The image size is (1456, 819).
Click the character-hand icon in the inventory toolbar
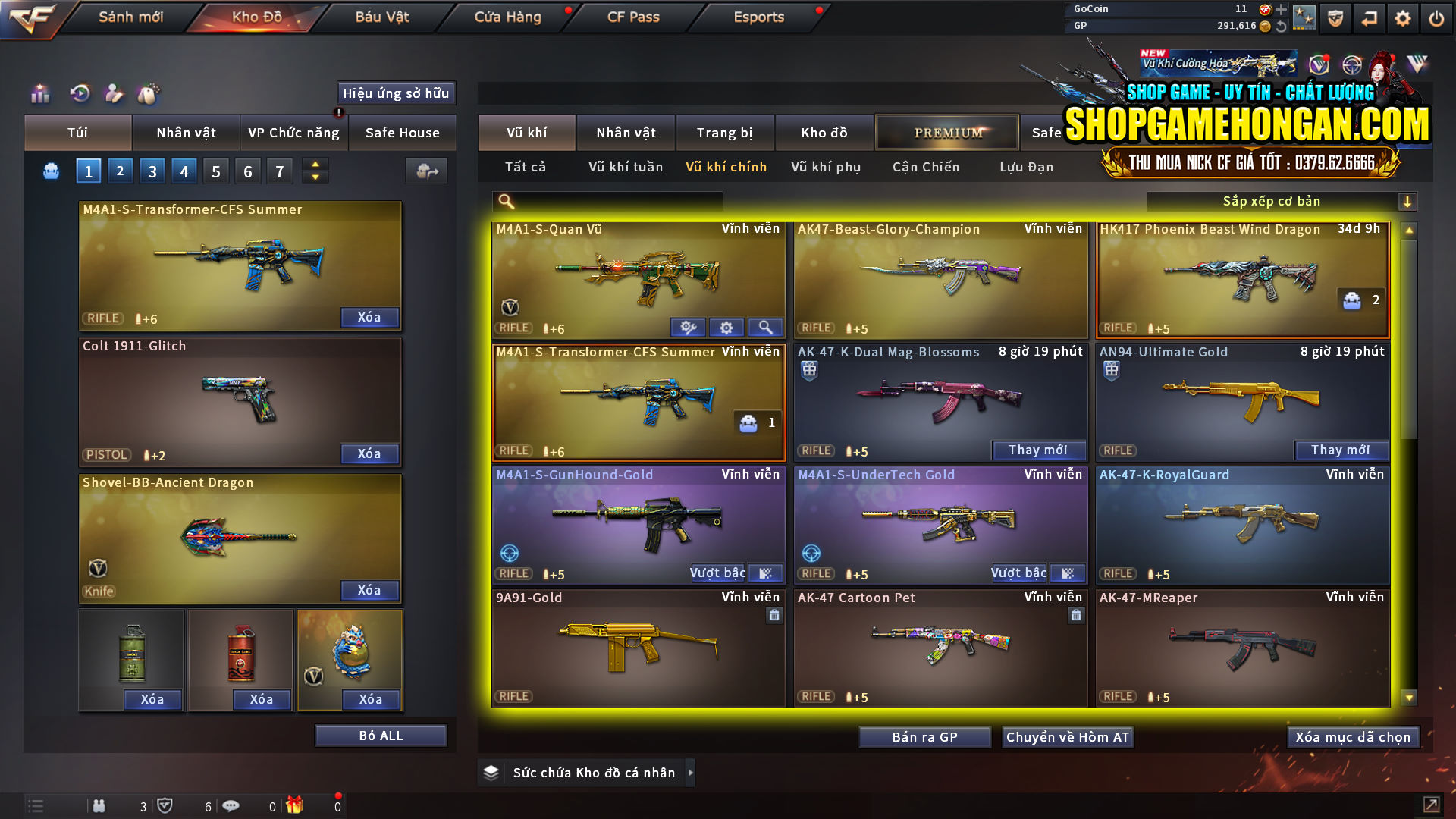(115, 94)
